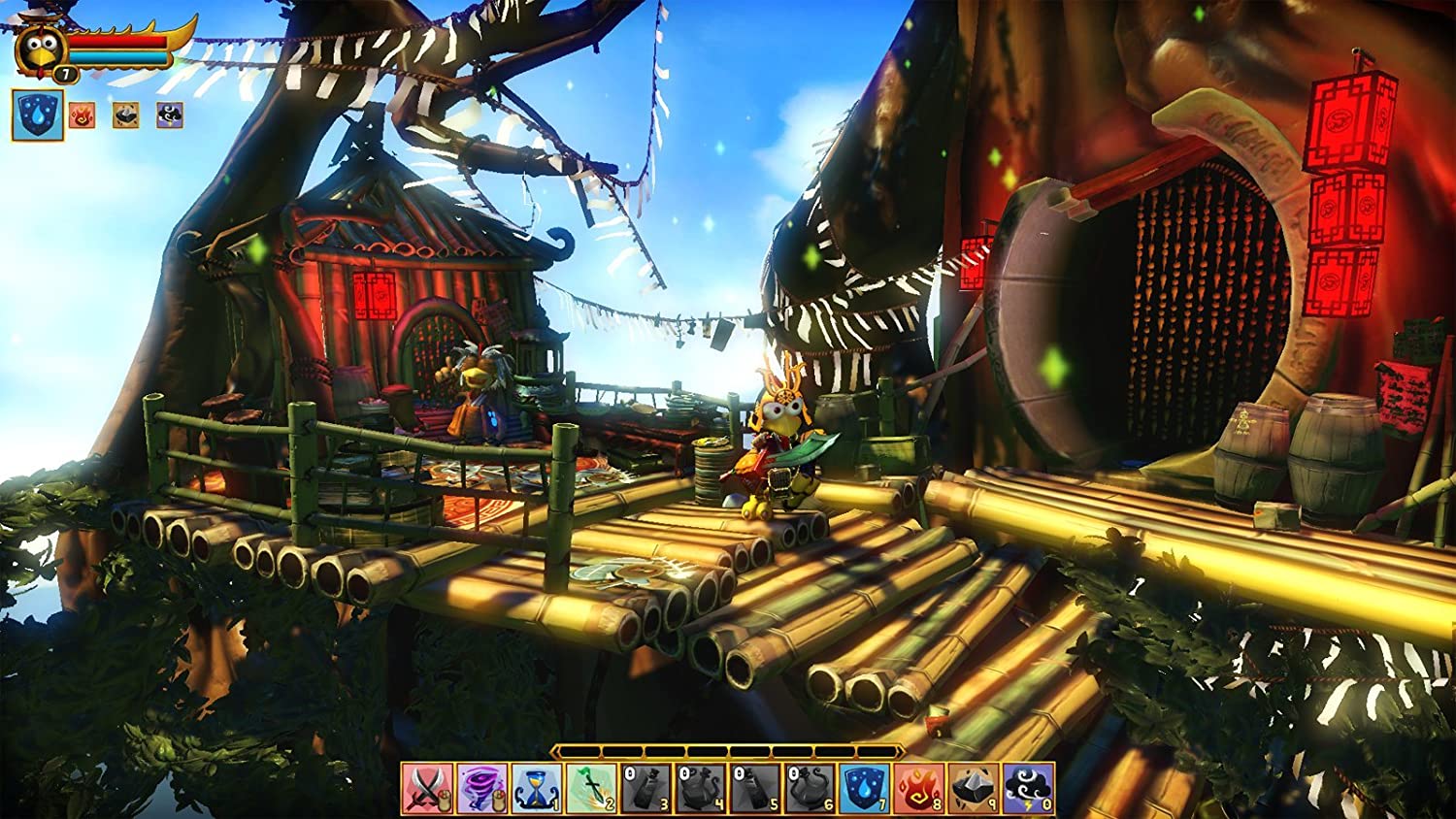Select the greyed bottle potion in slot 3
The image size is (1456, 819).
point(646,788)
